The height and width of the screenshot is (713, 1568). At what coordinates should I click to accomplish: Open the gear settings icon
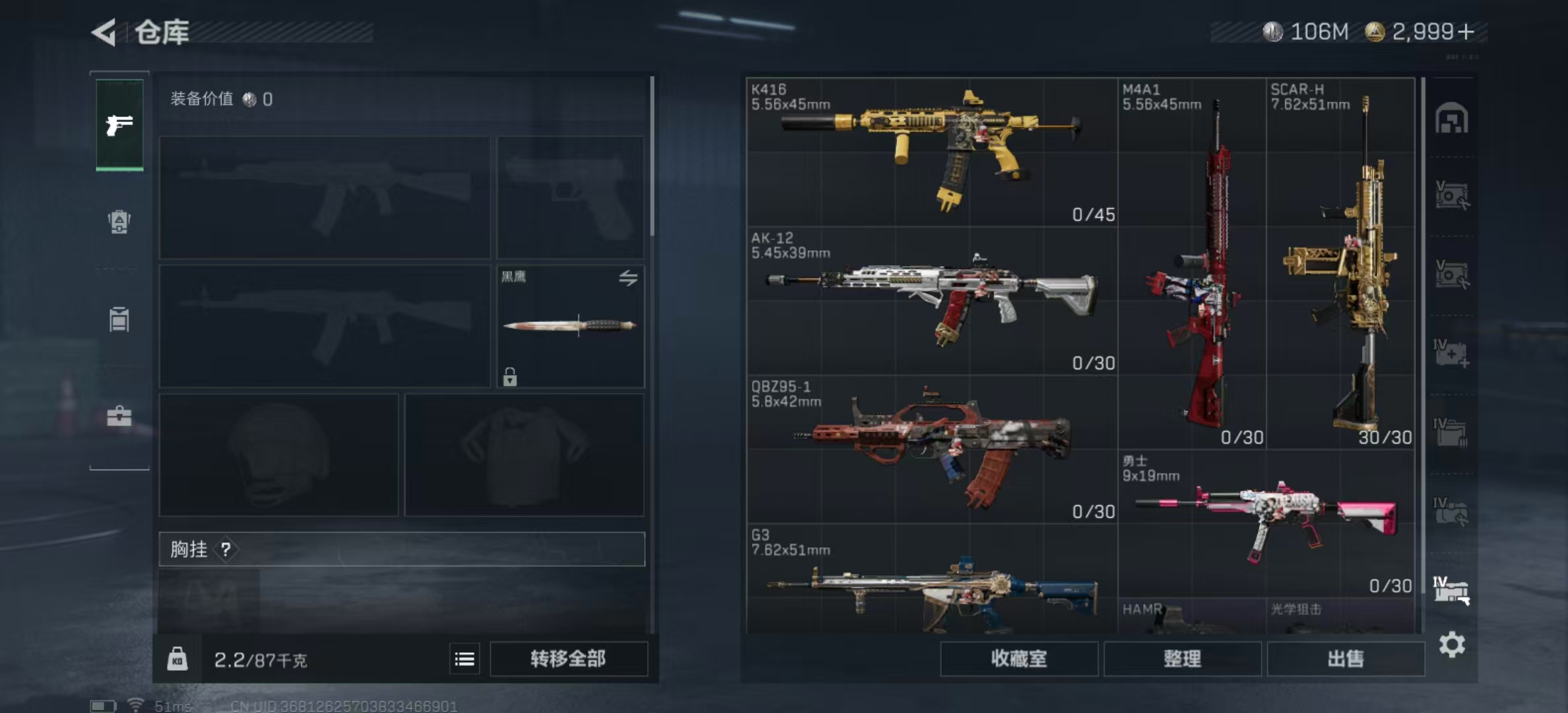click(x=1452, y=644)
